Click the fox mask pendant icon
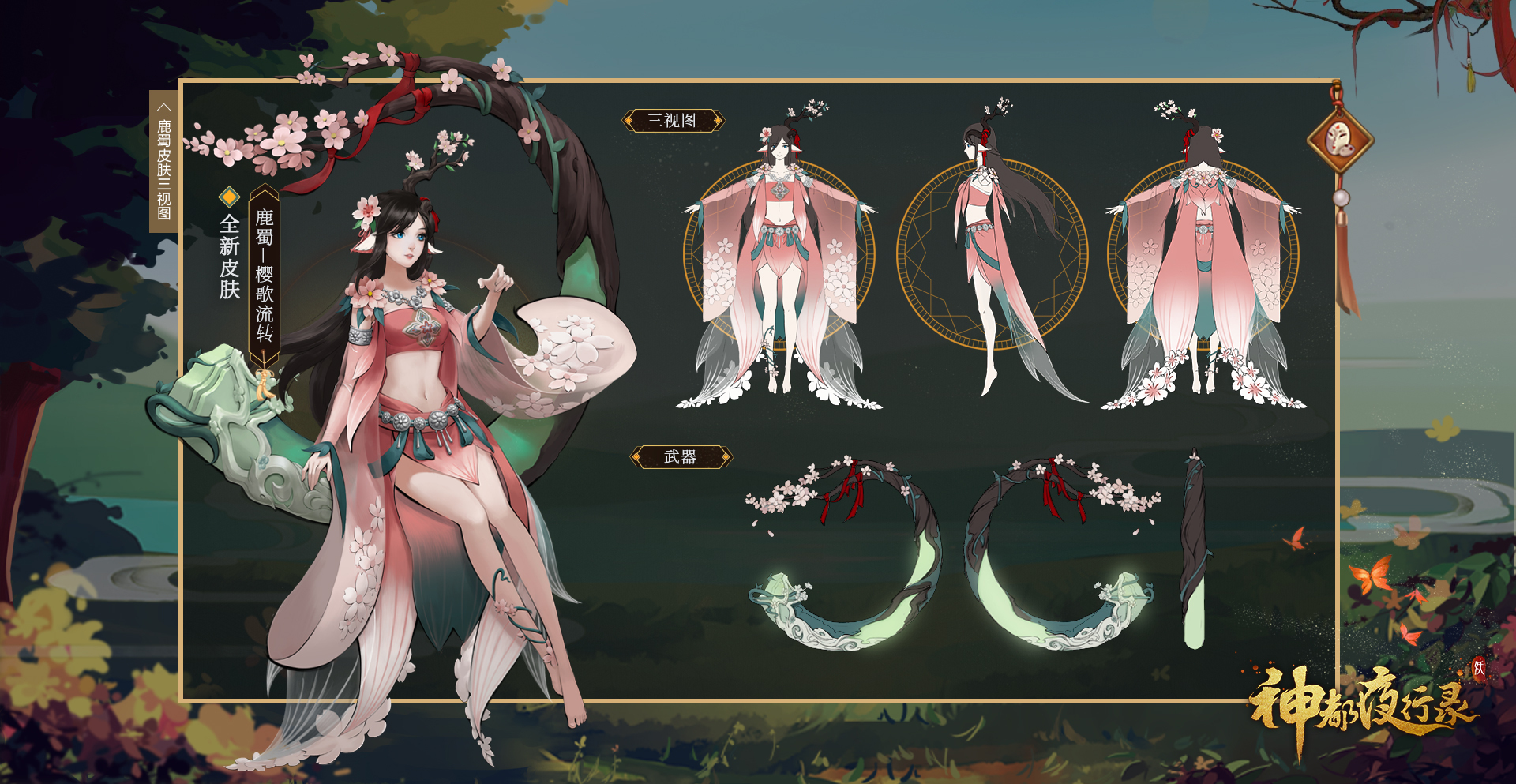The width and height of the screenshot is (1516, 784). click(x=1340, y=143)
